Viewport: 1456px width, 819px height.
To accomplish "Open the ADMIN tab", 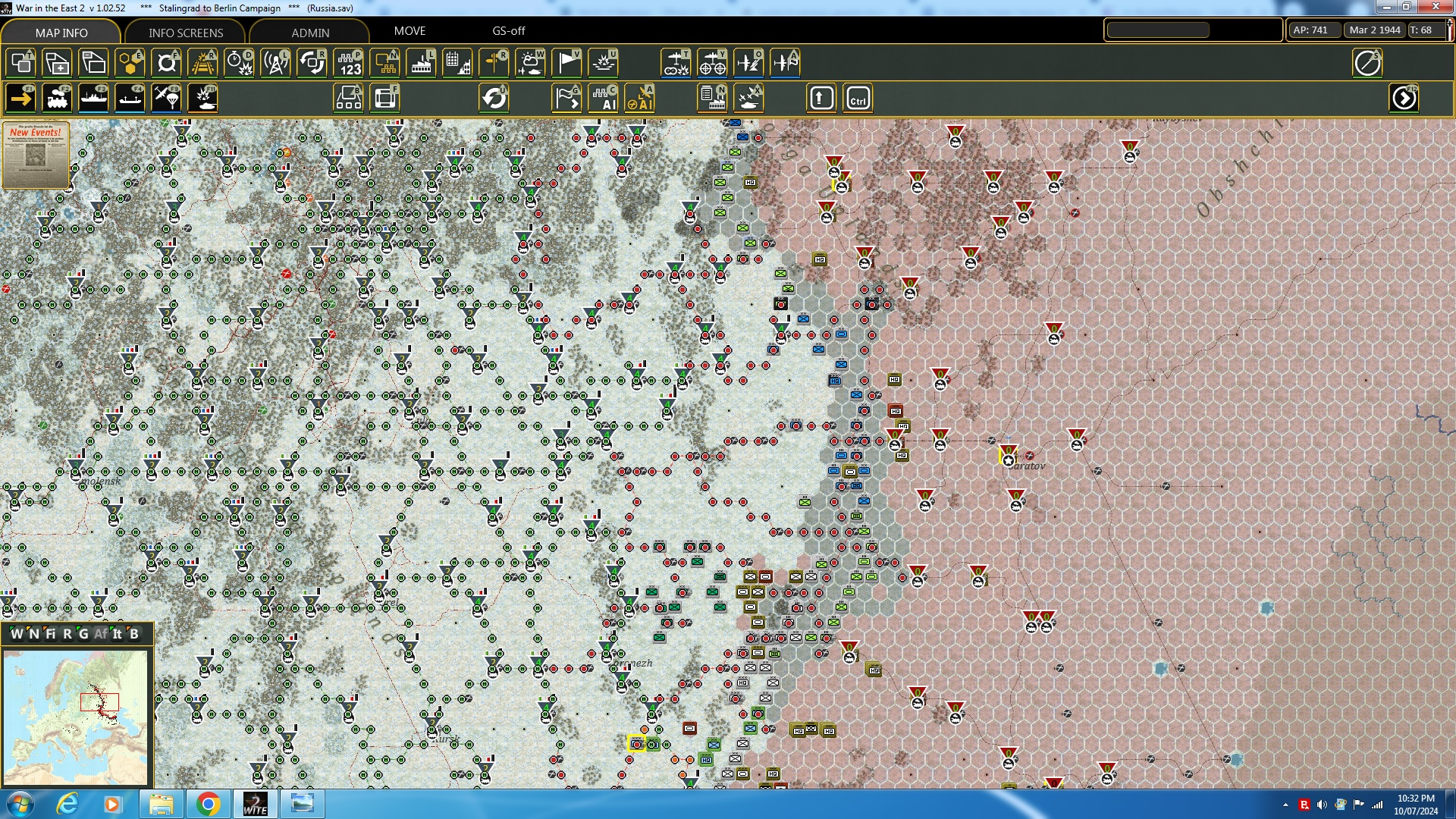I will pyautogui.click(x=312, y=33).
